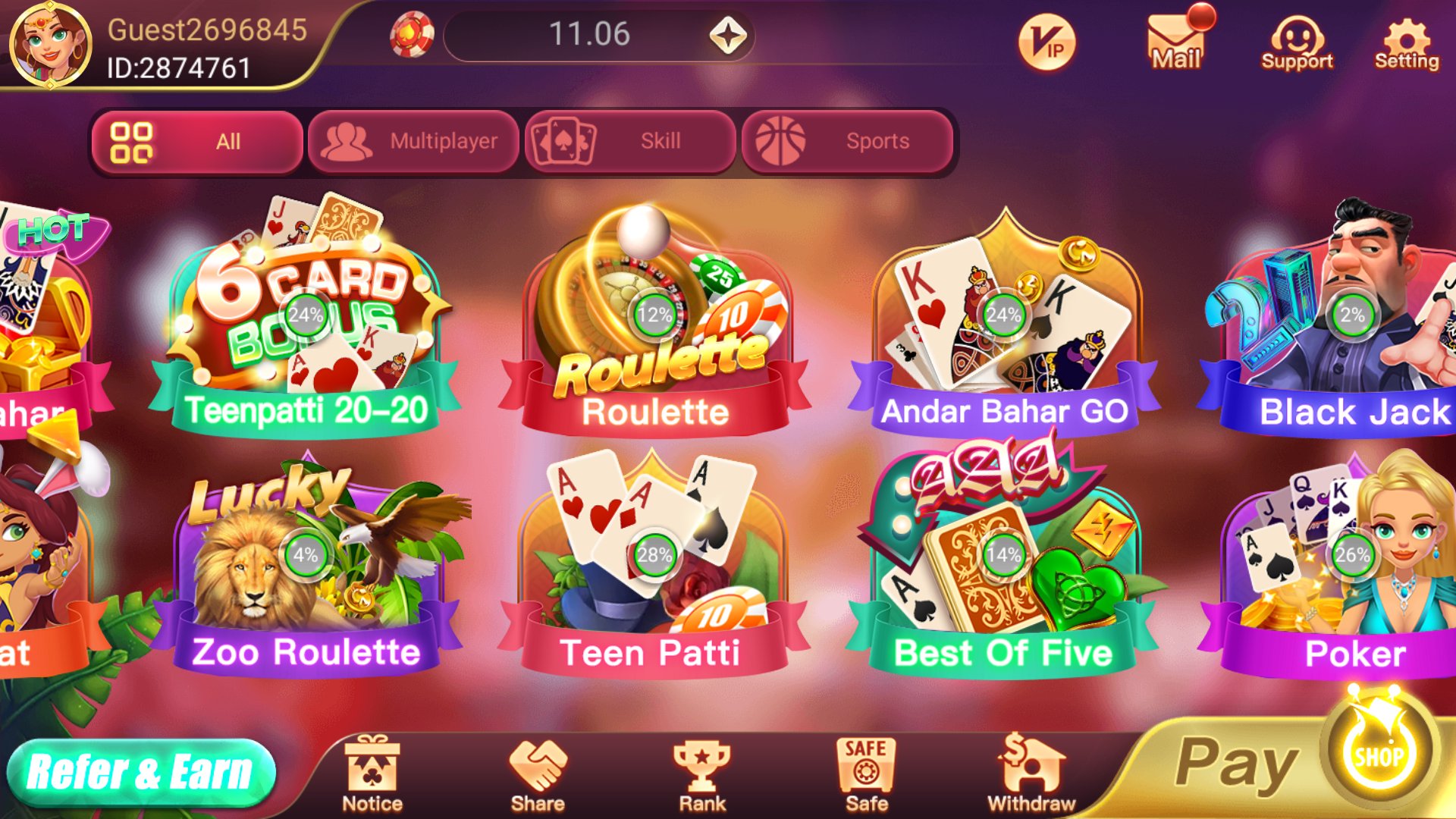
Task: Click the diamond icon beside chip balance
Action: click(730, 34)
